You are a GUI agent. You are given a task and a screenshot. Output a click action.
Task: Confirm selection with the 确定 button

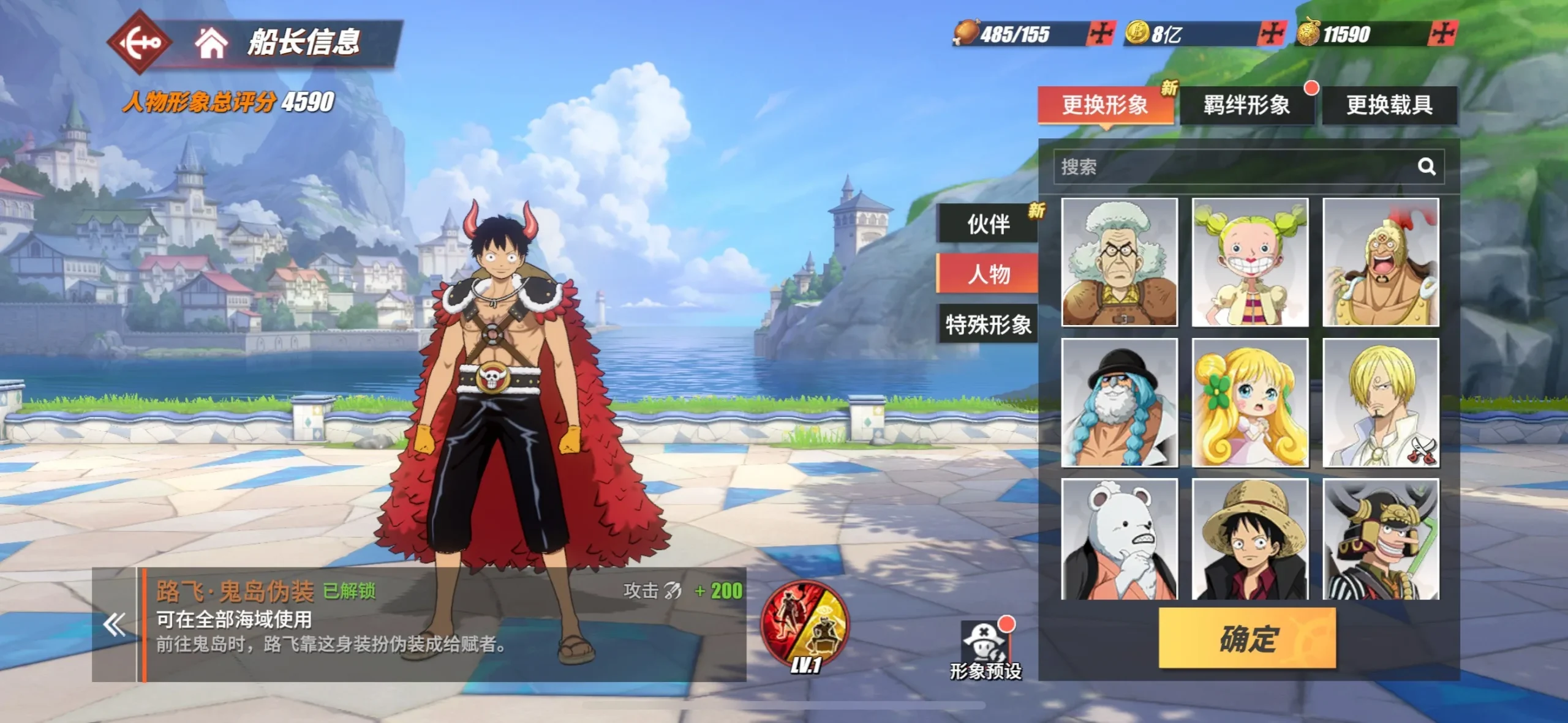pos(1247,639)
